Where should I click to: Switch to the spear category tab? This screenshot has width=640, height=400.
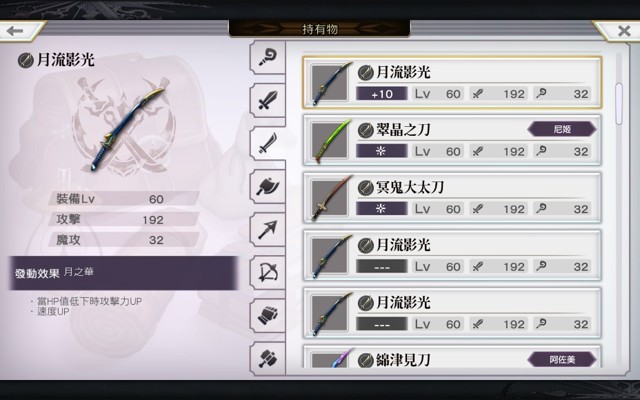(269, 229)
